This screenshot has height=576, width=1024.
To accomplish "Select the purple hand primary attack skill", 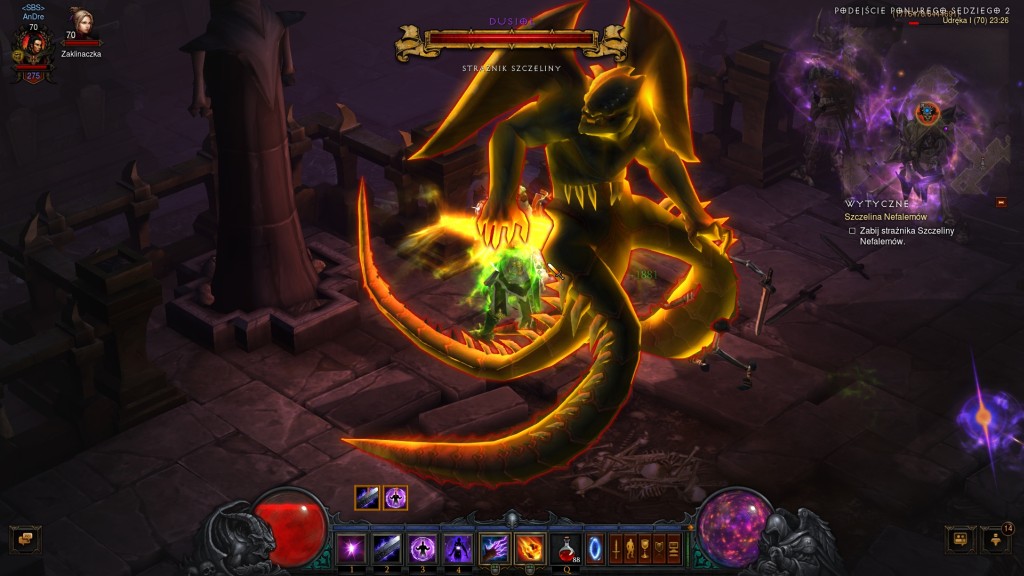I will tap(494, 547).
